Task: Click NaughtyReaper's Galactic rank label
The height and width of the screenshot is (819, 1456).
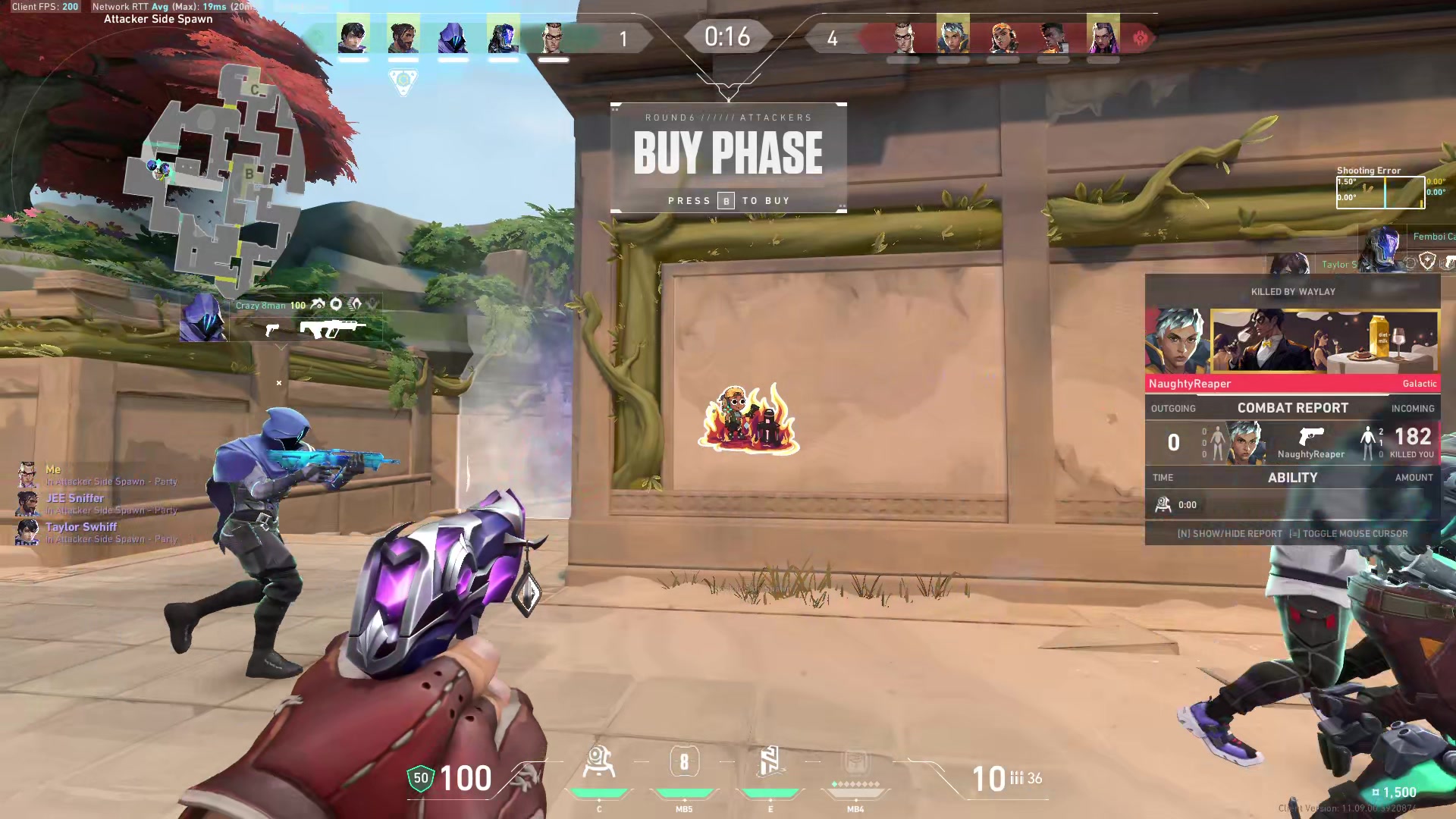Action: [x=1419, y=384]
